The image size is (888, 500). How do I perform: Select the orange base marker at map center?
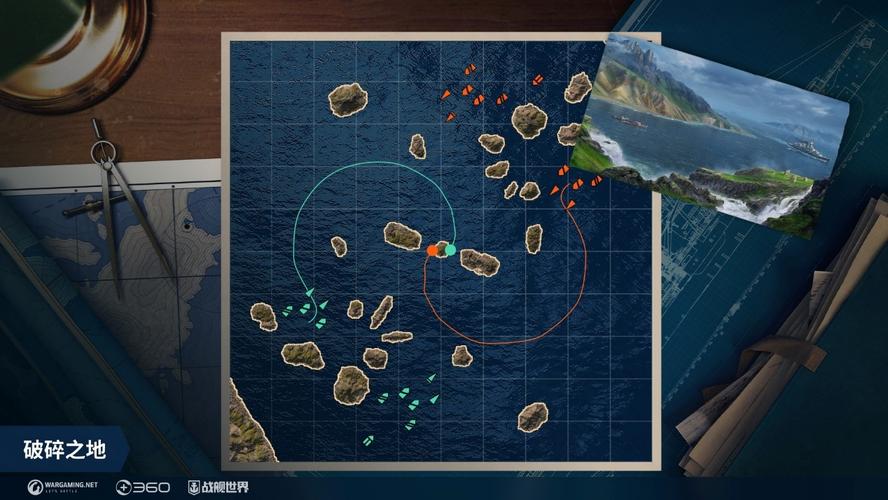pyautogui.click(x=432, y=250)
